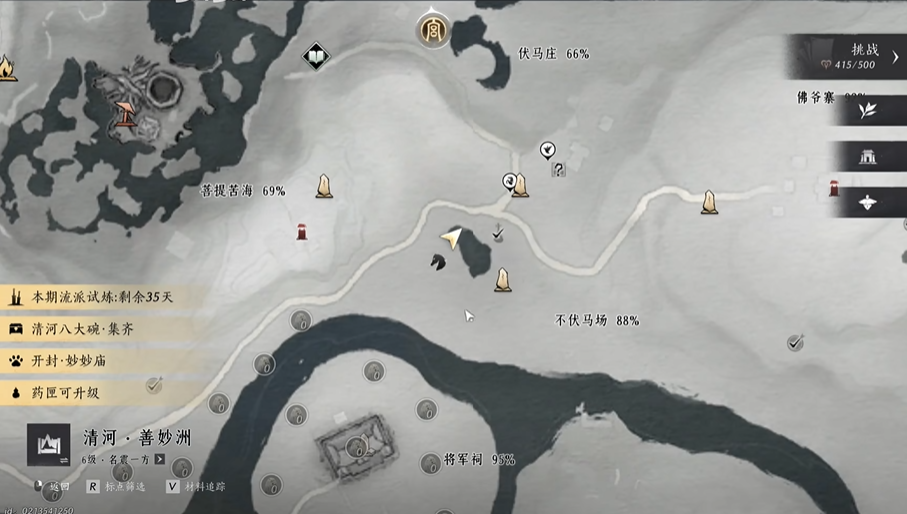Click the training dummy icon at top-left
The image size is (907, 514).
coord(127,112)
